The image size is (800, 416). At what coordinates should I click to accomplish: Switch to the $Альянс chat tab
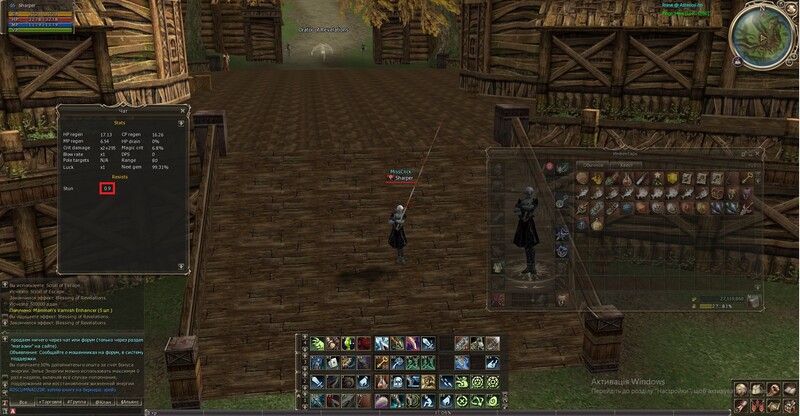(131, 400)
